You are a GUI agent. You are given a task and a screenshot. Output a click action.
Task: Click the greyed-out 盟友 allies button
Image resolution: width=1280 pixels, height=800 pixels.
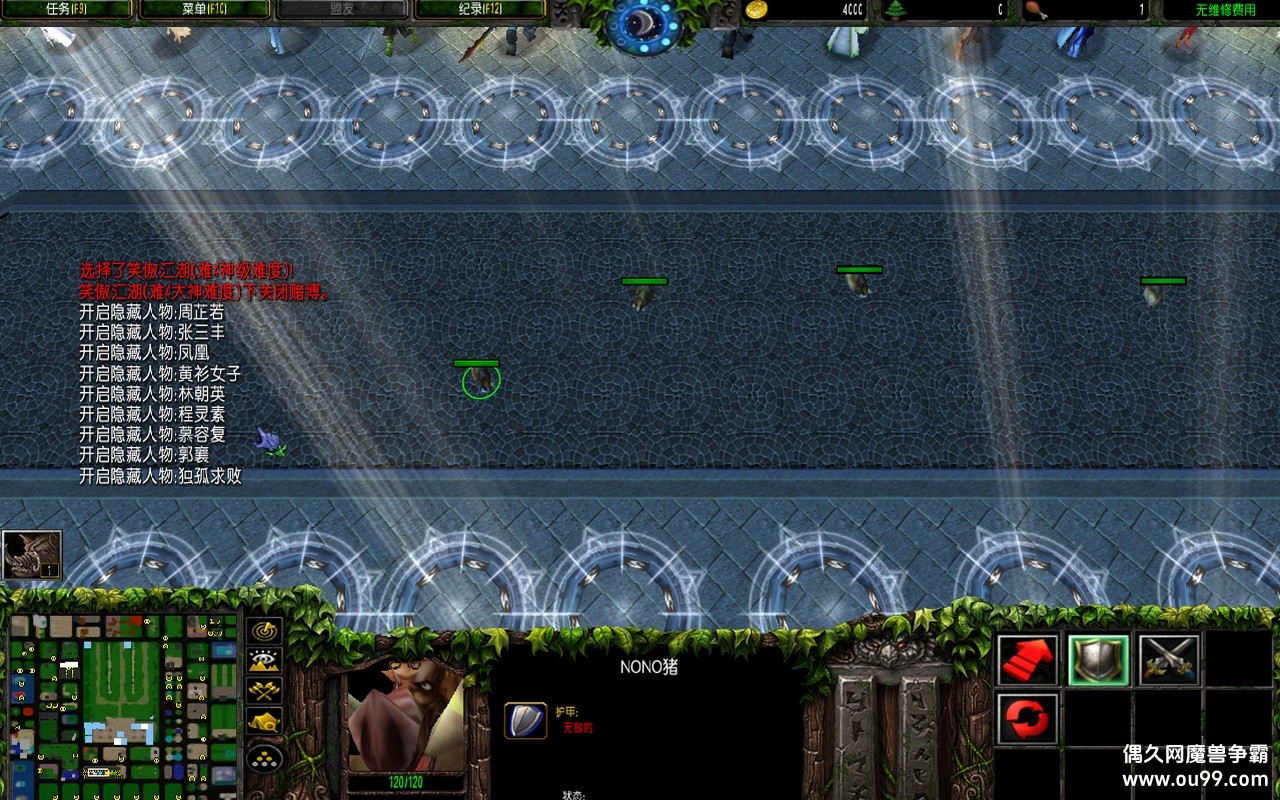point(341,10)
